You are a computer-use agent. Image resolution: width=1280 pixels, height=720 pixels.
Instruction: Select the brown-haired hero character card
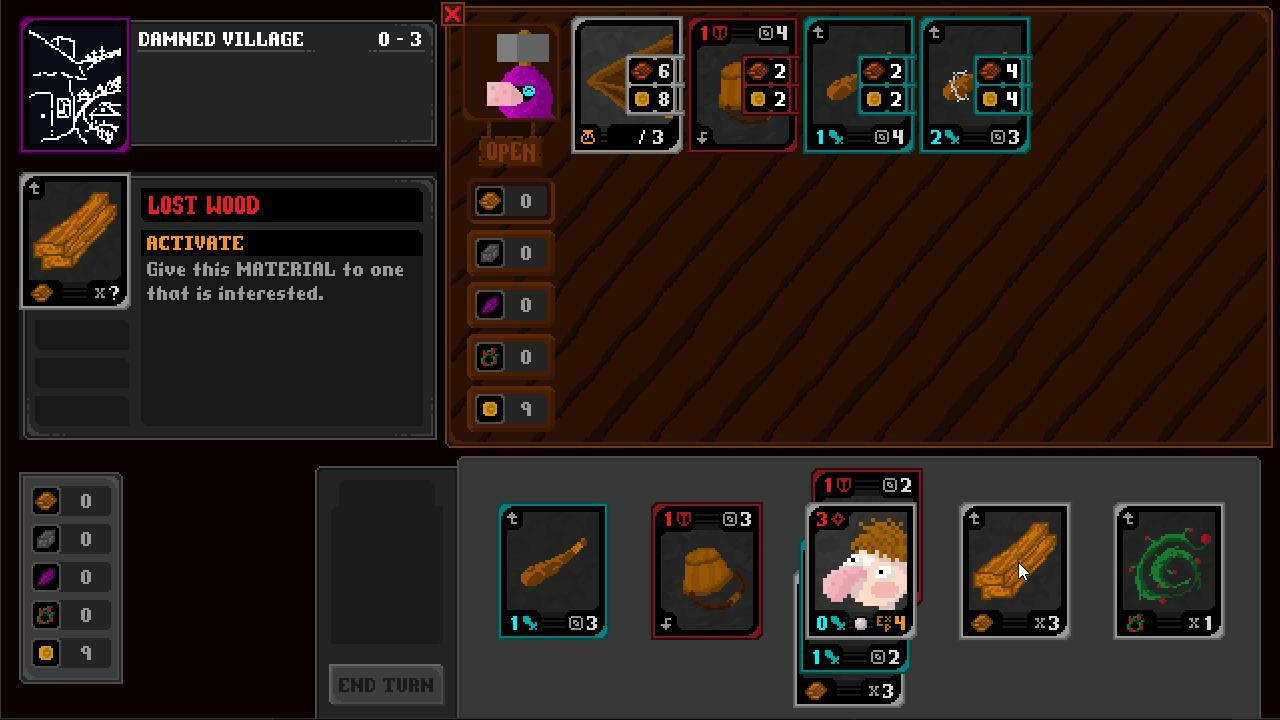pos(861,571)
